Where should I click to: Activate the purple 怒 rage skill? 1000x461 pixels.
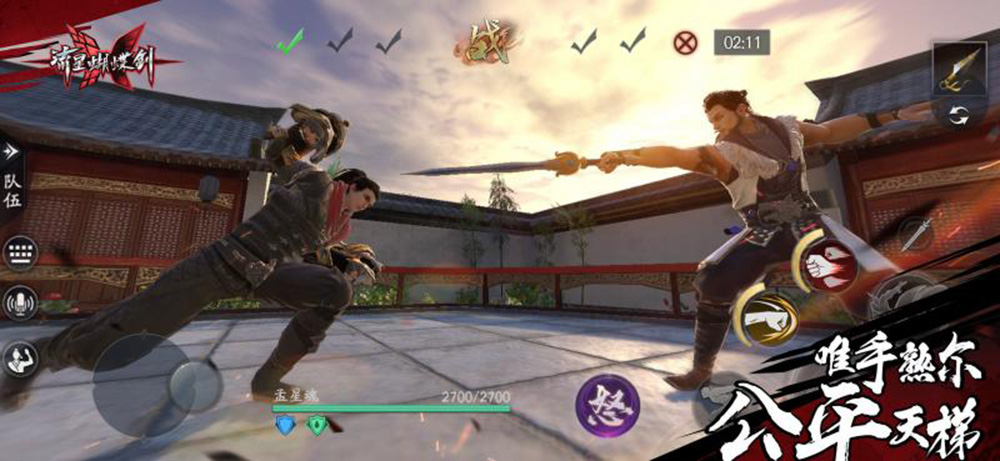pos(607,406)
